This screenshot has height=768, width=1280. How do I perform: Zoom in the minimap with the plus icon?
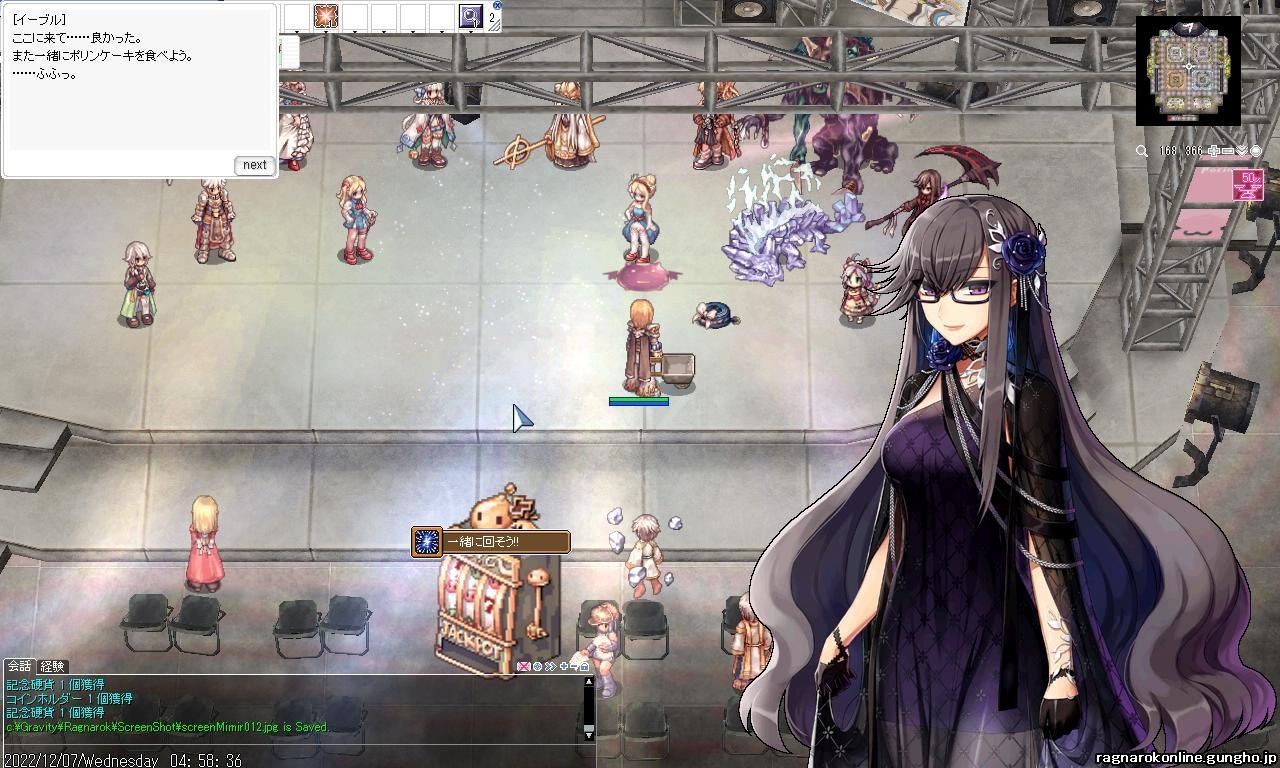pos(1214,151)
